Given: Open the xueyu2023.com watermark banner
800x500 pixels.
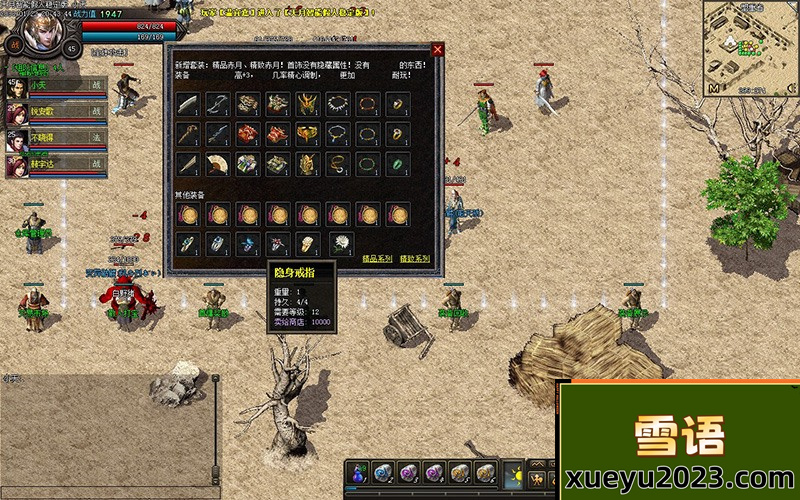Looking at the screenshot, I should (679, 441).
